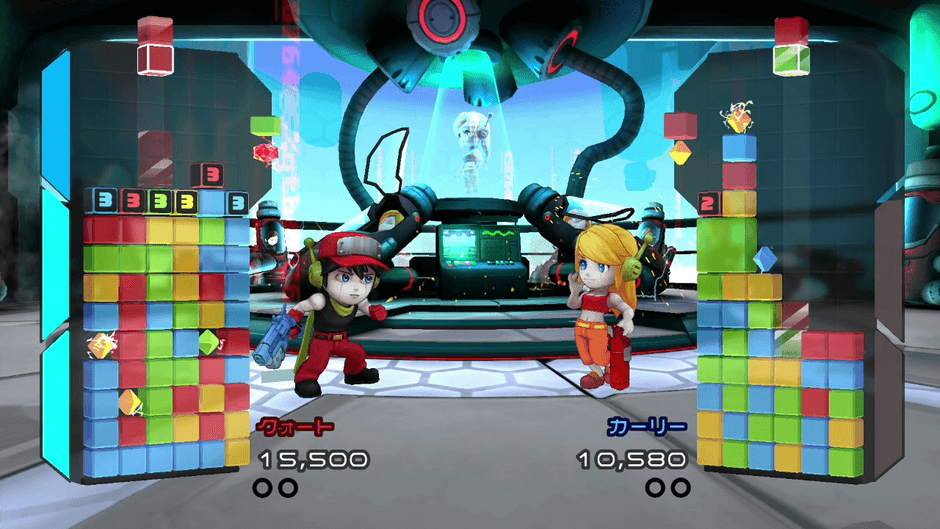Click the blue カーリー player name
940x529 pixels.
pos(647,427)
